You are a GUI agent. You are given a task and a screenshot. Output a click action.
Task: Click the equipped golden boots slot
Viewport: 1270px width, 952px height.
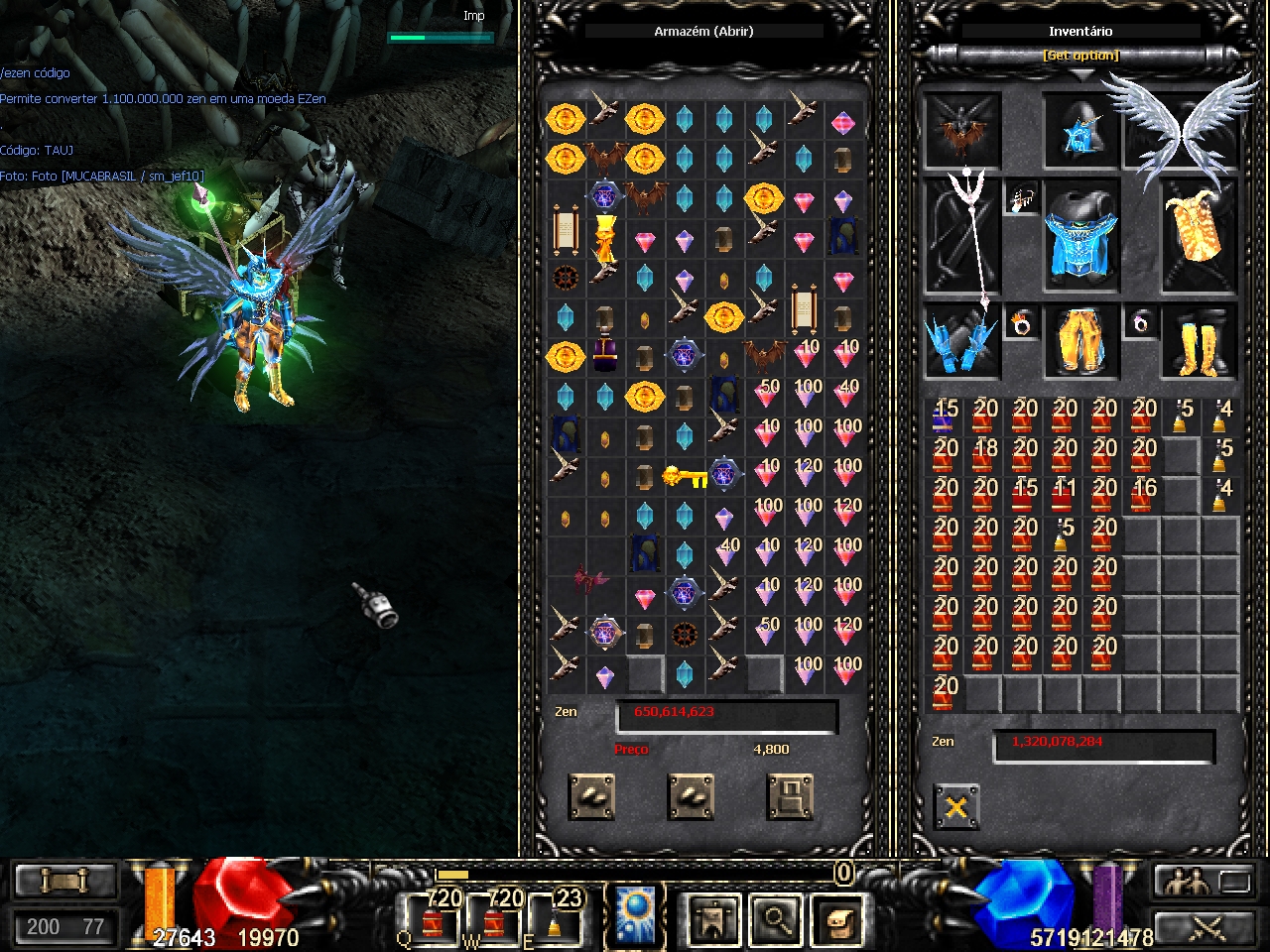click(1199, 341)
